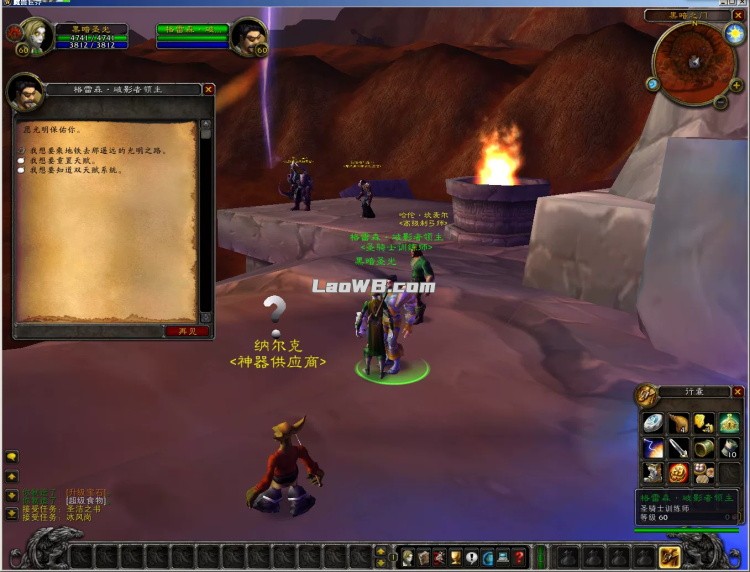The image size is (750, 572).
Task: Select the jack-o'-lantern pumpkin item
Action: [679, 472]
